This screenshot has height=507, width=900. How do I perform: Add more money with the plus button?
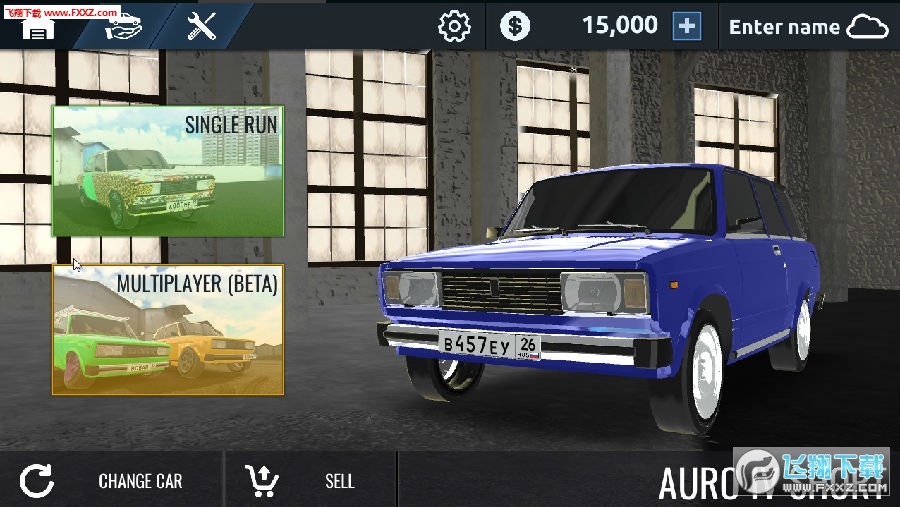(x=687, y=26)
